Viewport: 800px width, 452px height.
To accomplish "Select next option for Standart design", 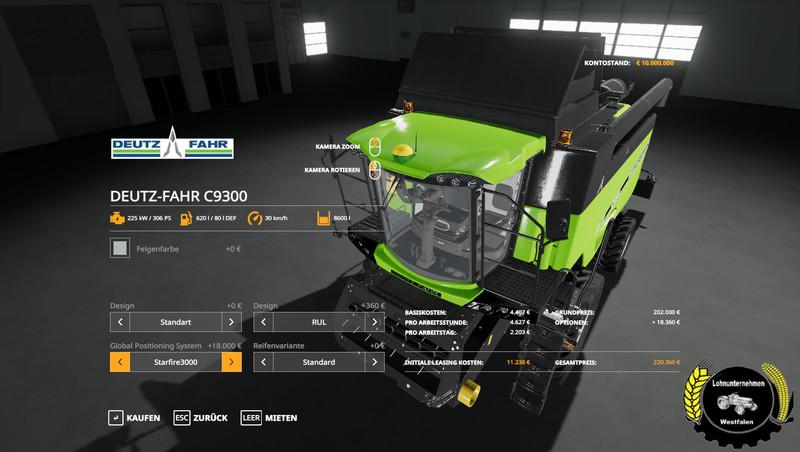I will coord(231,323).
